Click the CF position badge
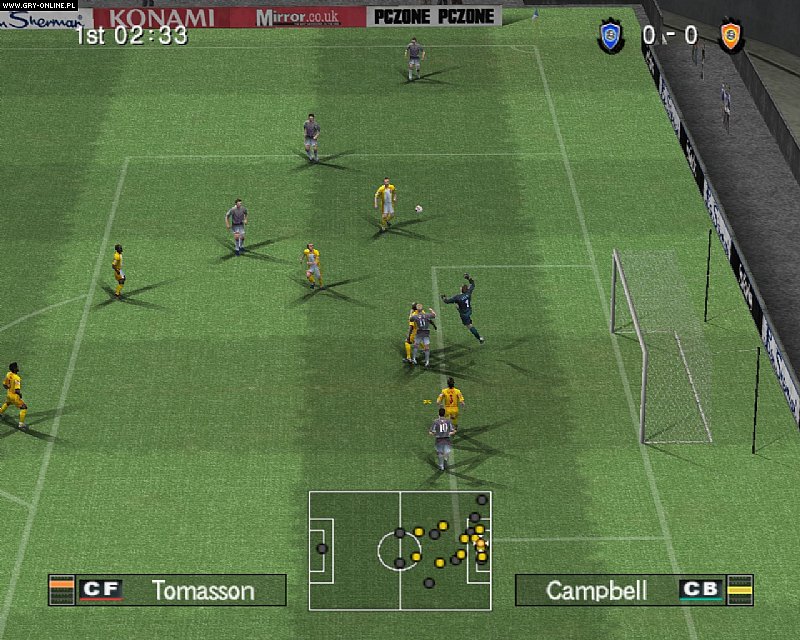Viewport: 800px width, 640px height. 100,590
